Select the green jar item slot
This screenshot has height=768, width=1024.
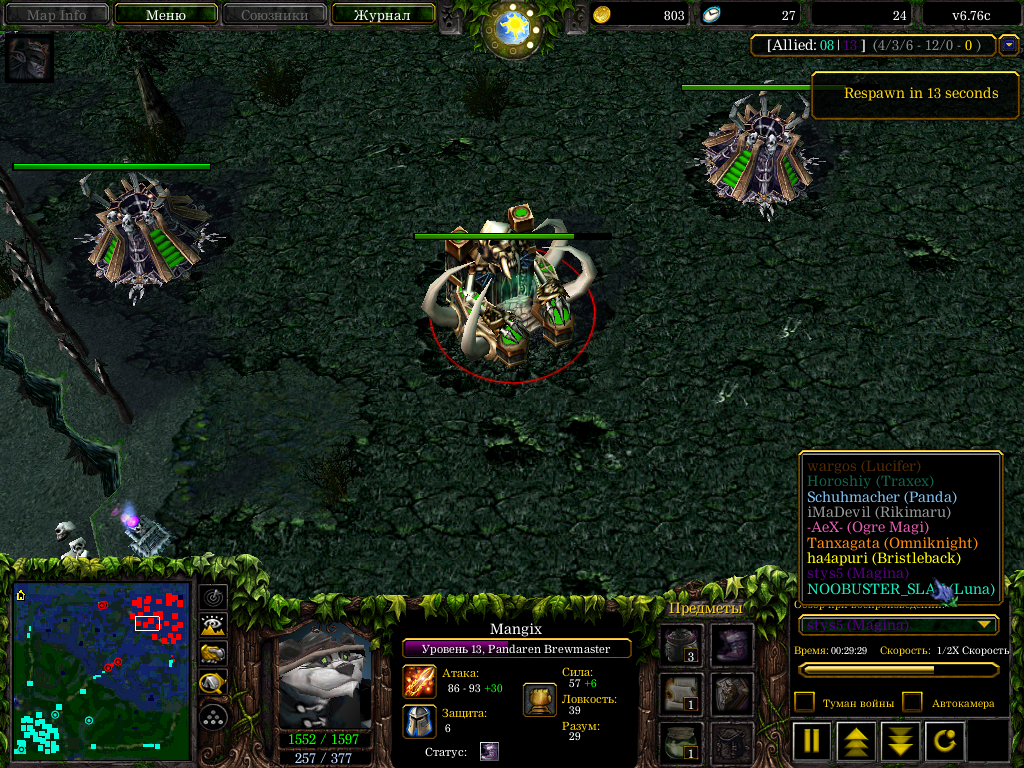[x=681, y=742]
